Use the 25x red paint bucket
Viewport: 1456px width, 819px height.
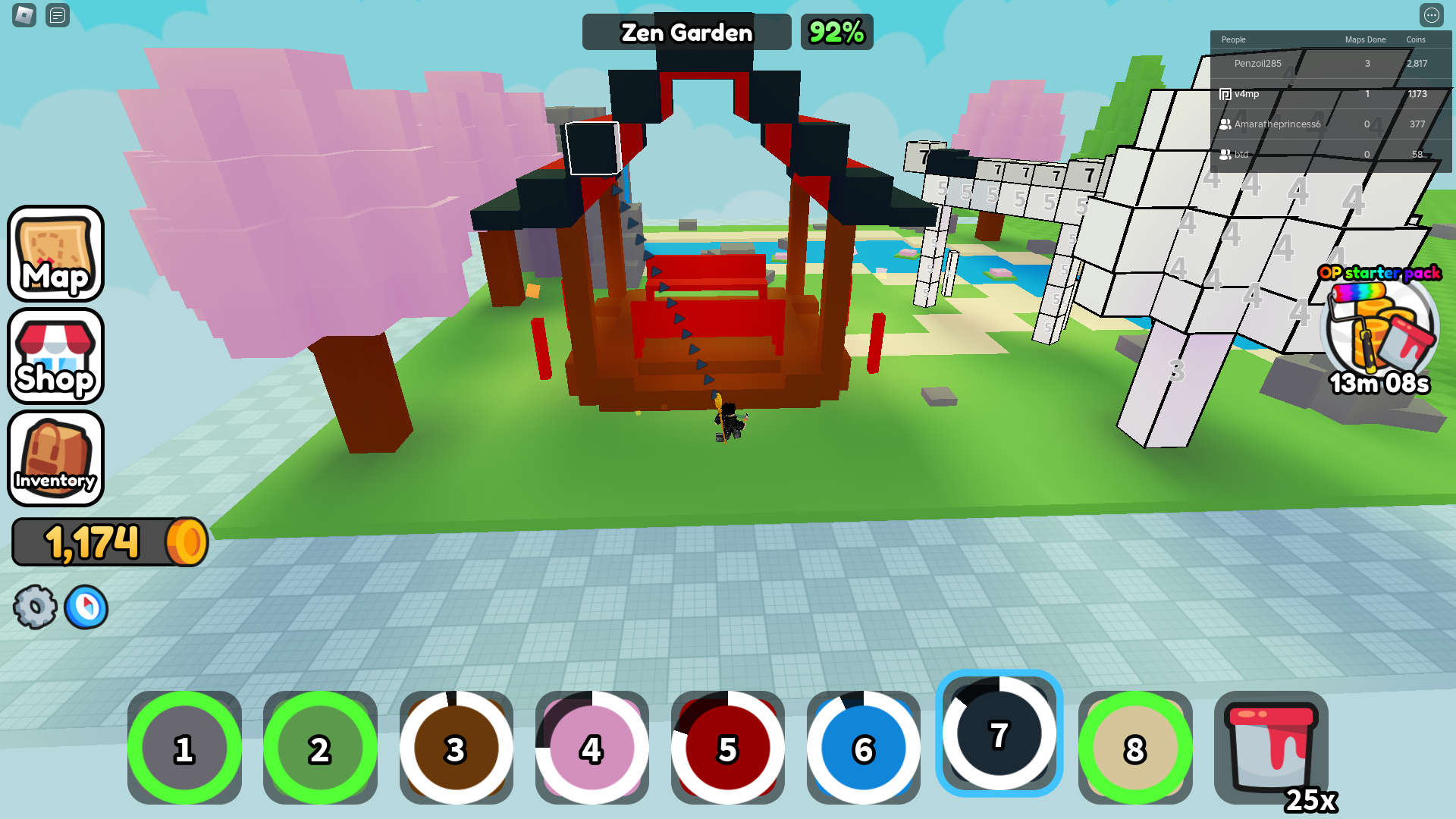pyautogui.click(x=1271, y=748)
